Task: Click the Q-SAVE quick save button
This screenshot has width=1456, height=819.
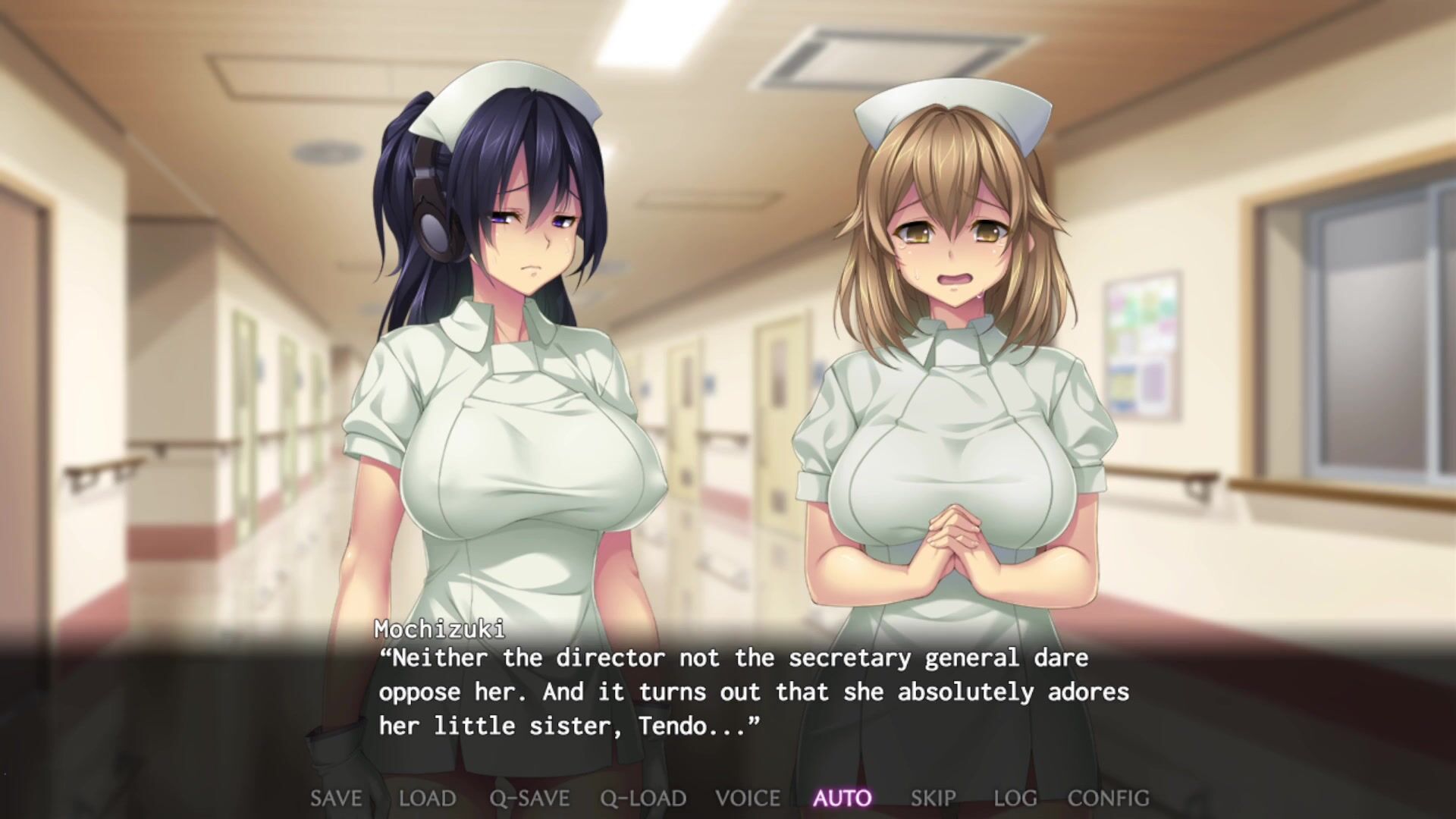Action: click(x=529, y=799)
